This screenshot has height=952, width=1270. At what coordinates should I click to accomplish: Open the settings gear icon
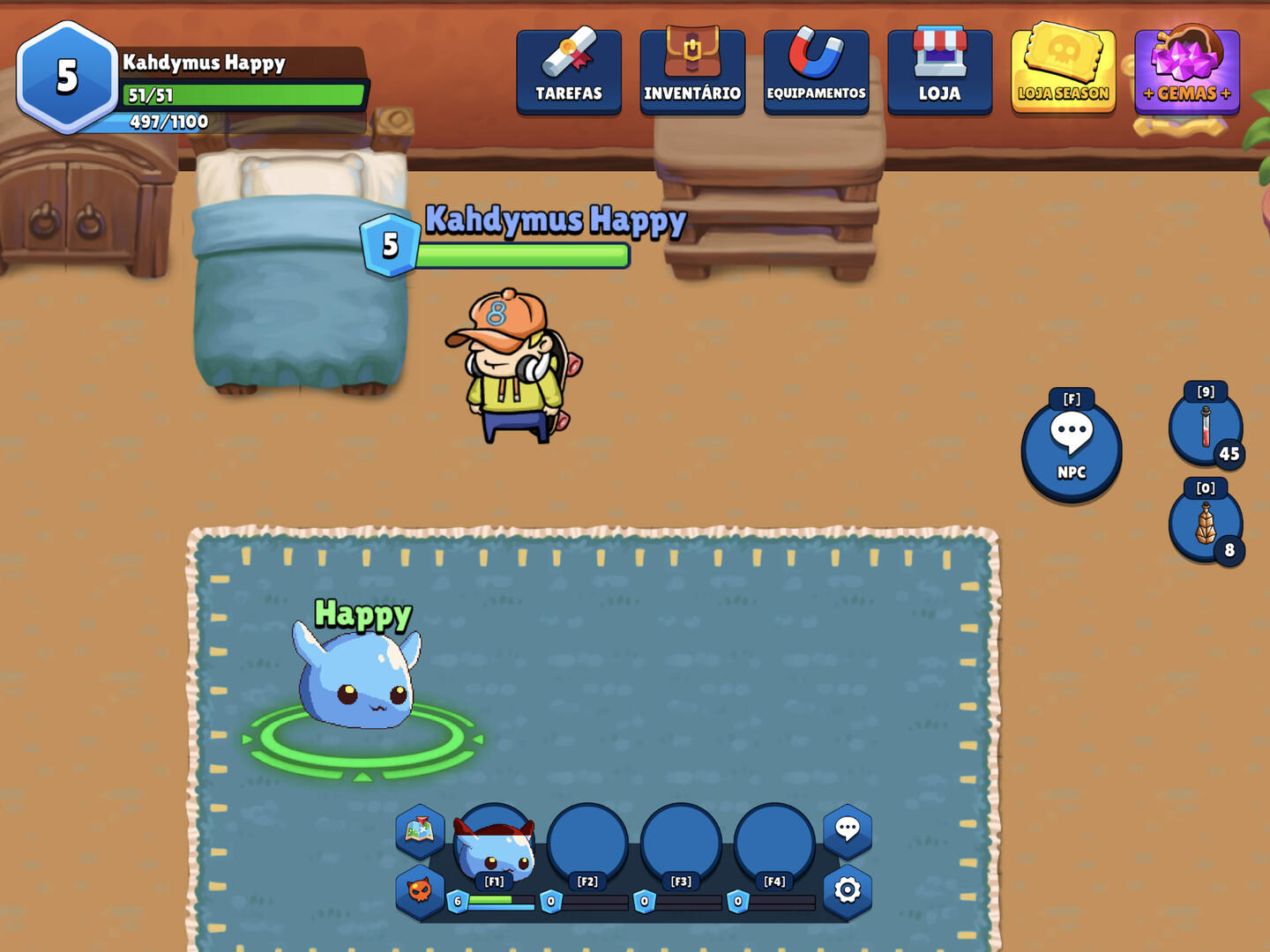coord(848,890)
